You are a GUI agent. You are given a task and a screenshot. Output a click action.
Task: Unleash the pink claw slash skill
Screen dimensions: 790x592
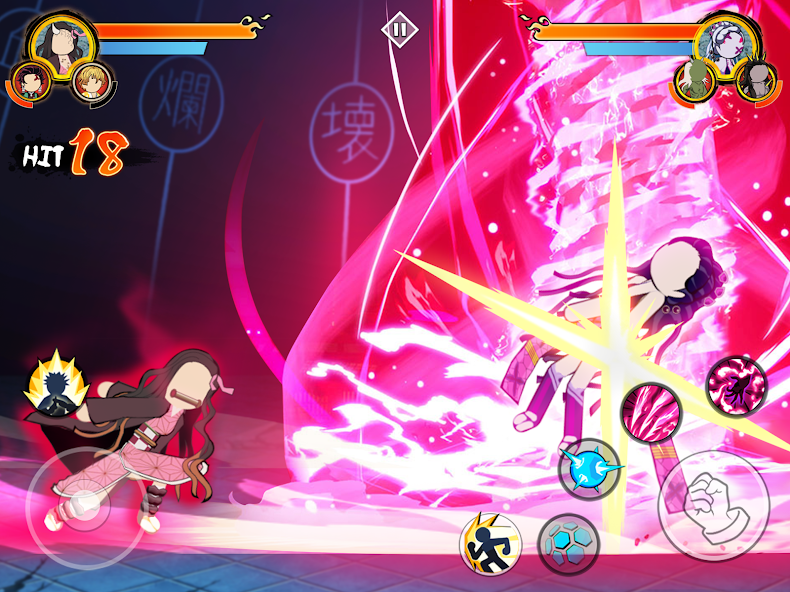point(650,411)
